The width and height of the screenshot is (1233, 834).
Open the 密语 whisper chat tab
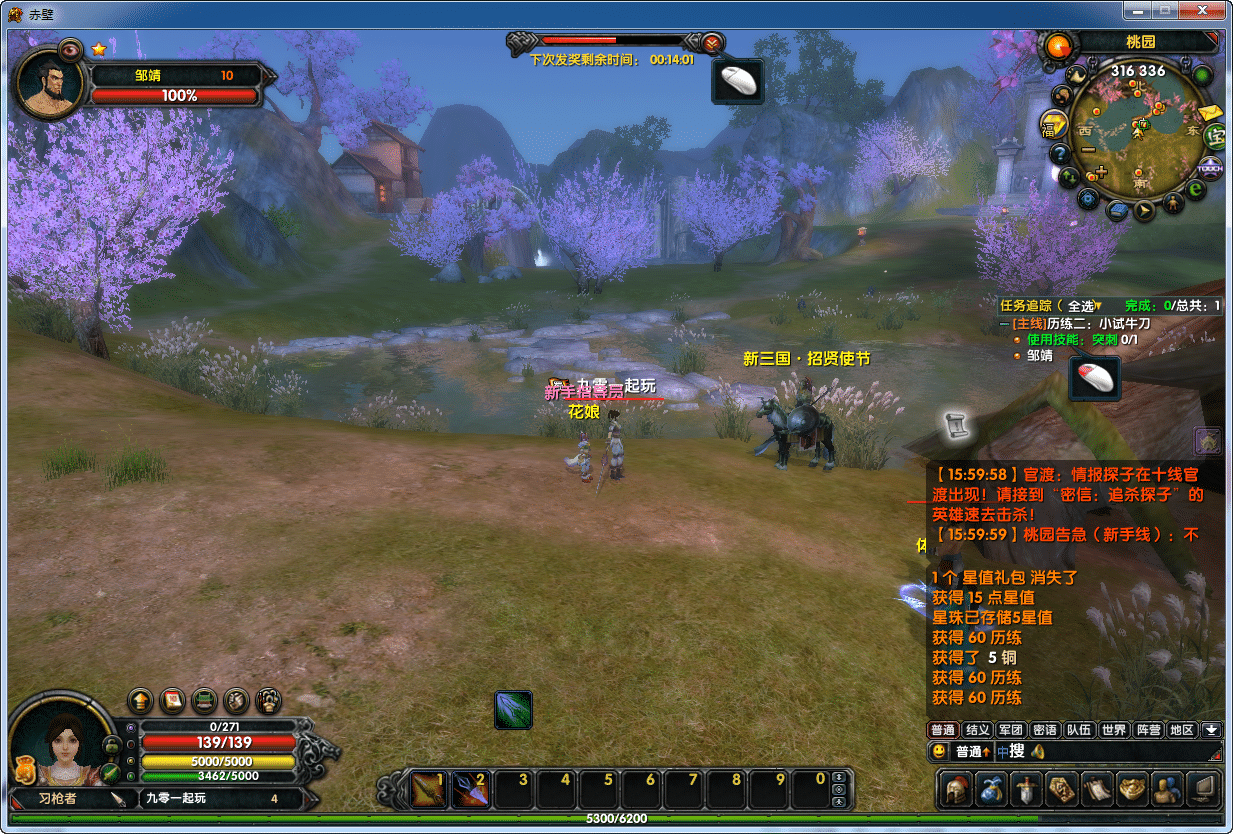pos(1044,730)
